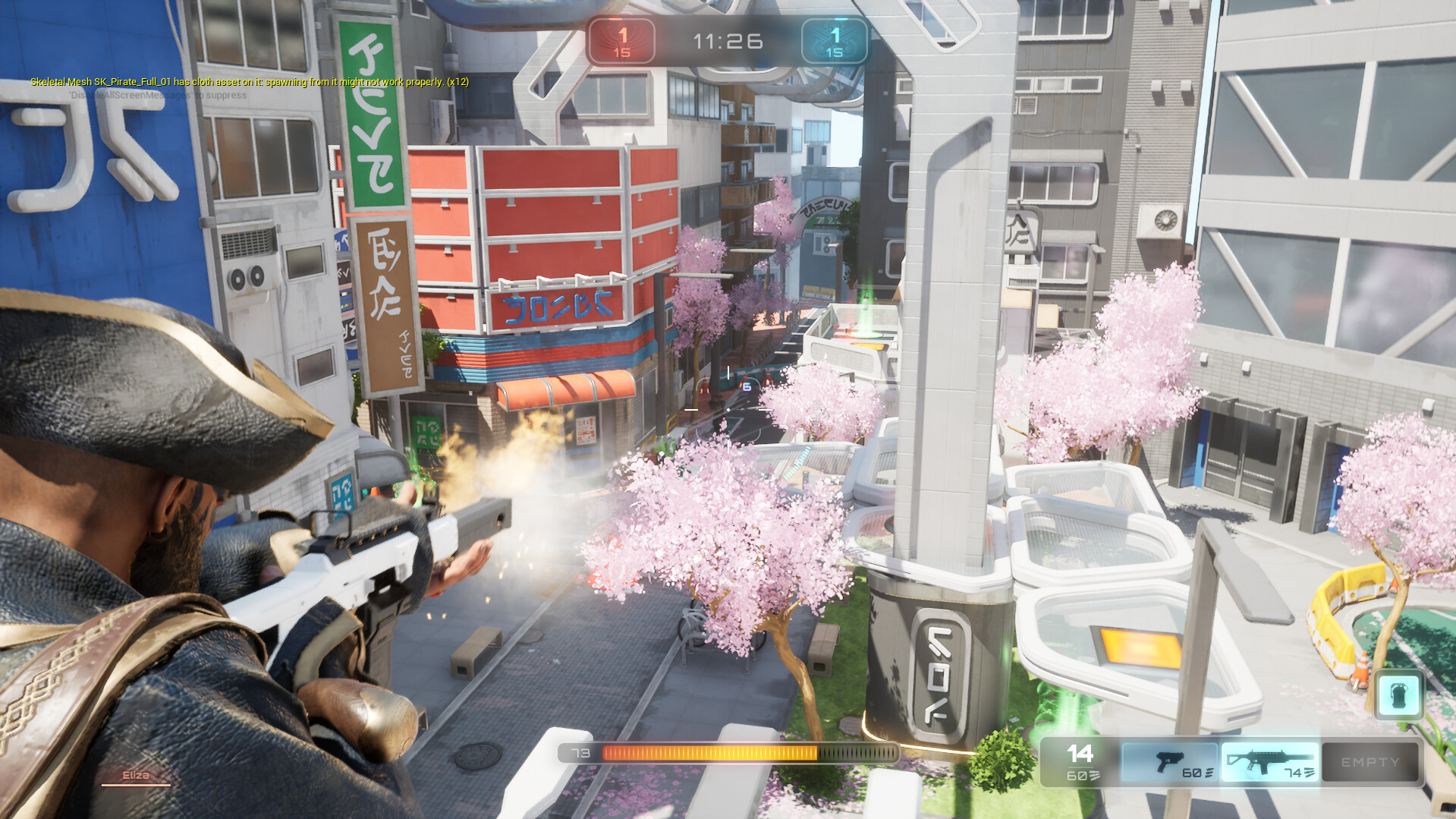
Task: Select the highlighted submachine gun slot
Action: click(x=1269, y=762)
